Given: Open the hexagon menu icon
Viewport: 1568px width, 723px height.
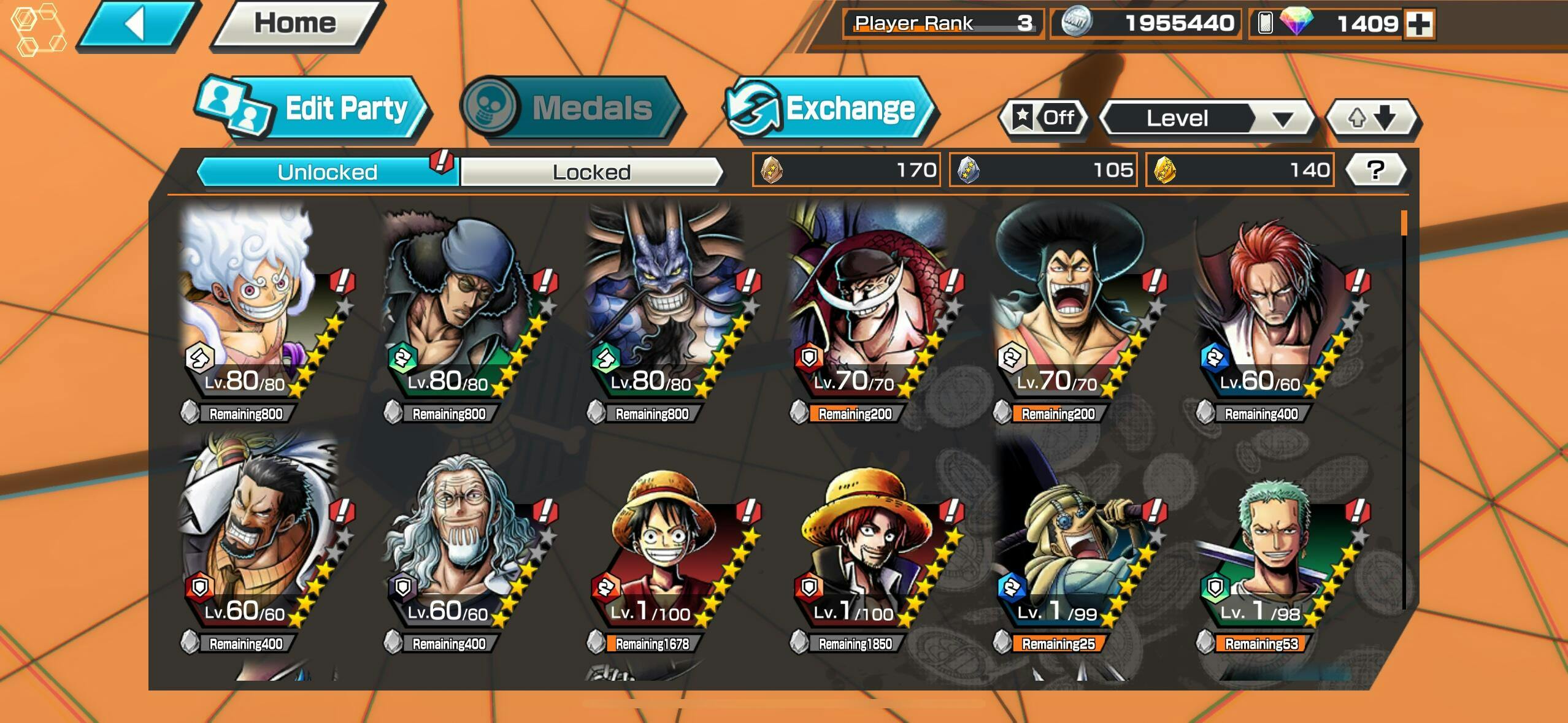Looking at the screenshot, I should point(39,29).
